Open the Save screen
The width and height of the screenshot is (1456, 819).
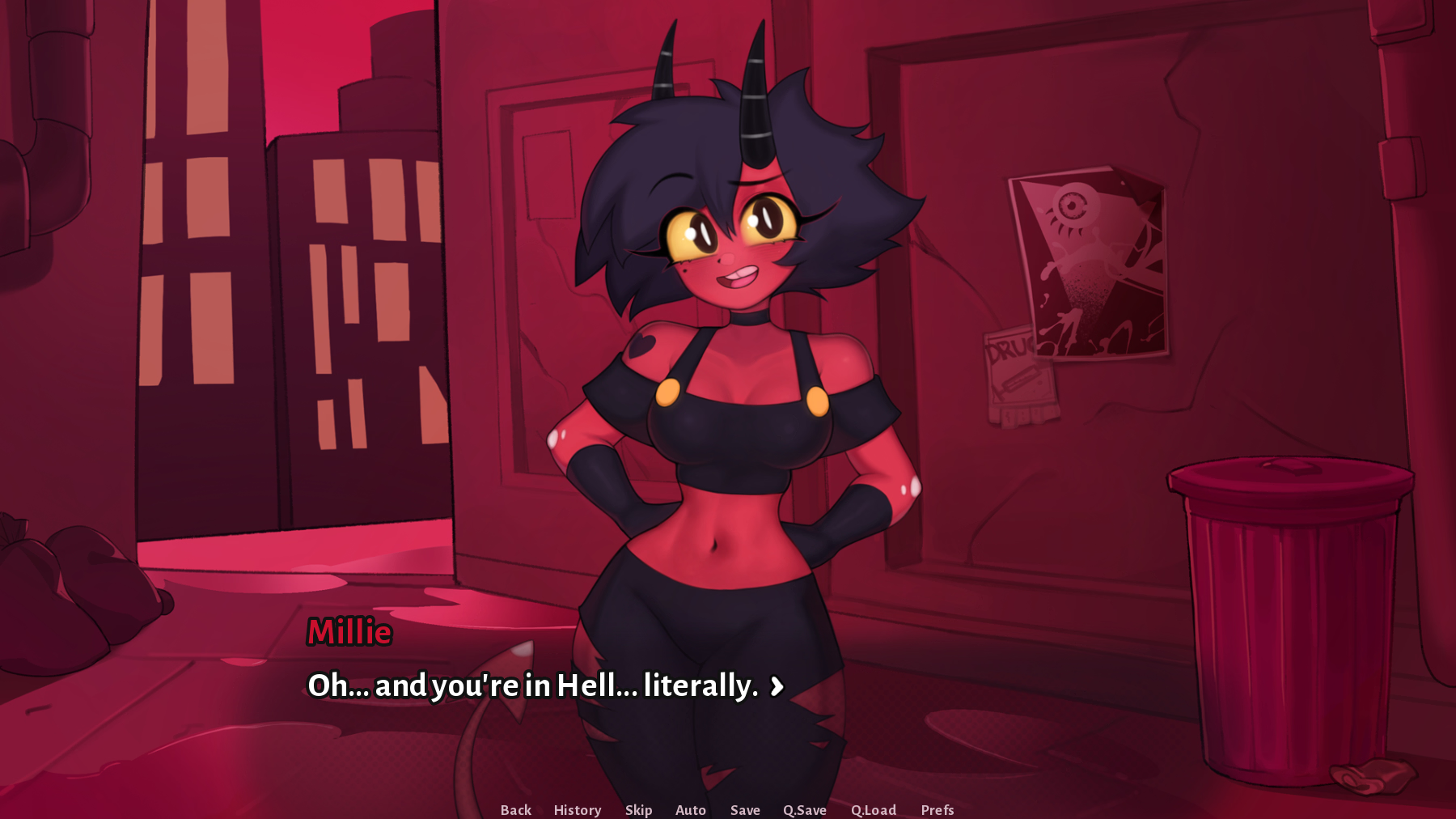coord(745,809)
